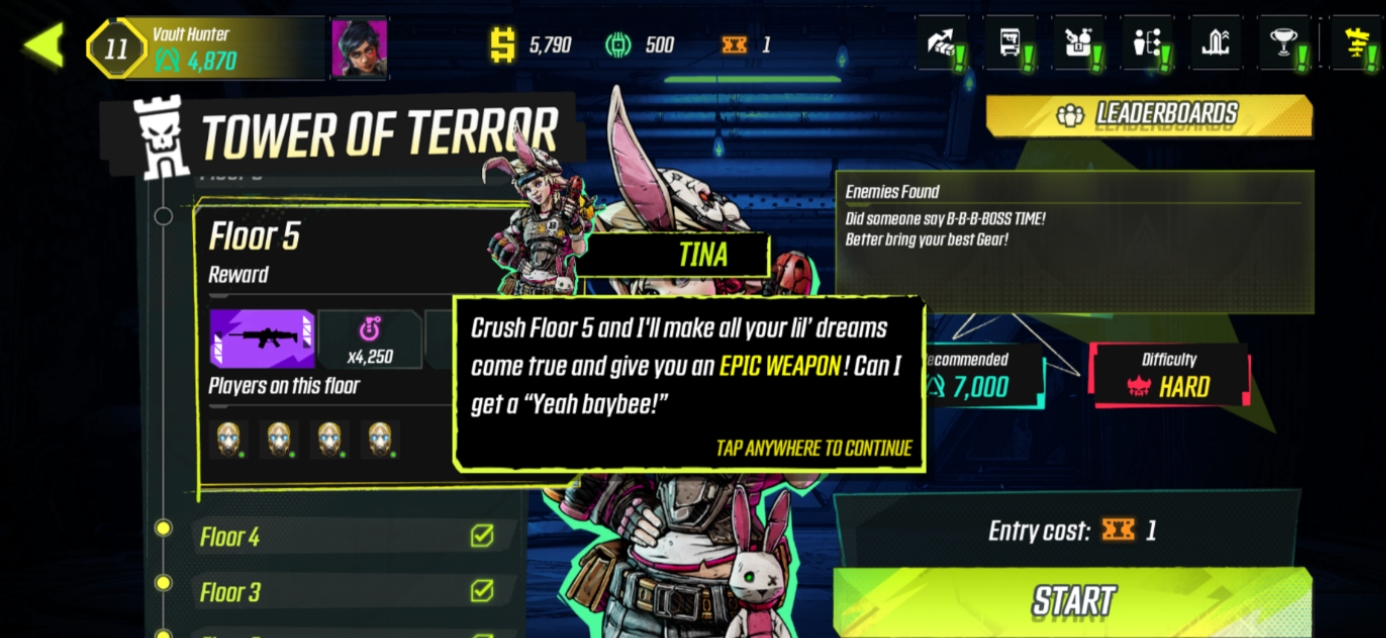
Task: Open the gun vending machine icon
Action: tap(1010, 44)
